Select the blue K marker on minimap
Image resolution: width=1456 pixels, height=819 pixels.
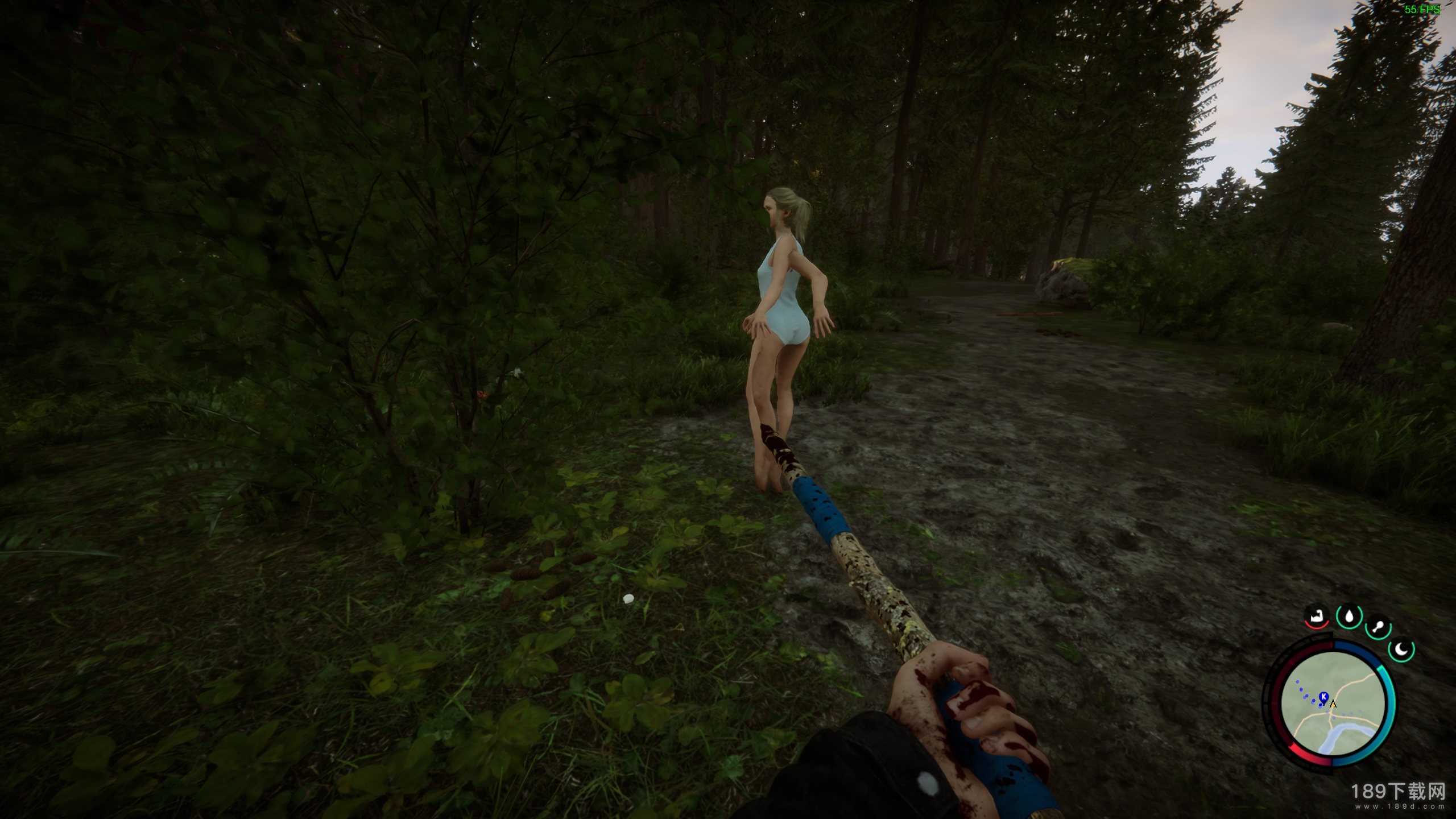click(1323, 697)
